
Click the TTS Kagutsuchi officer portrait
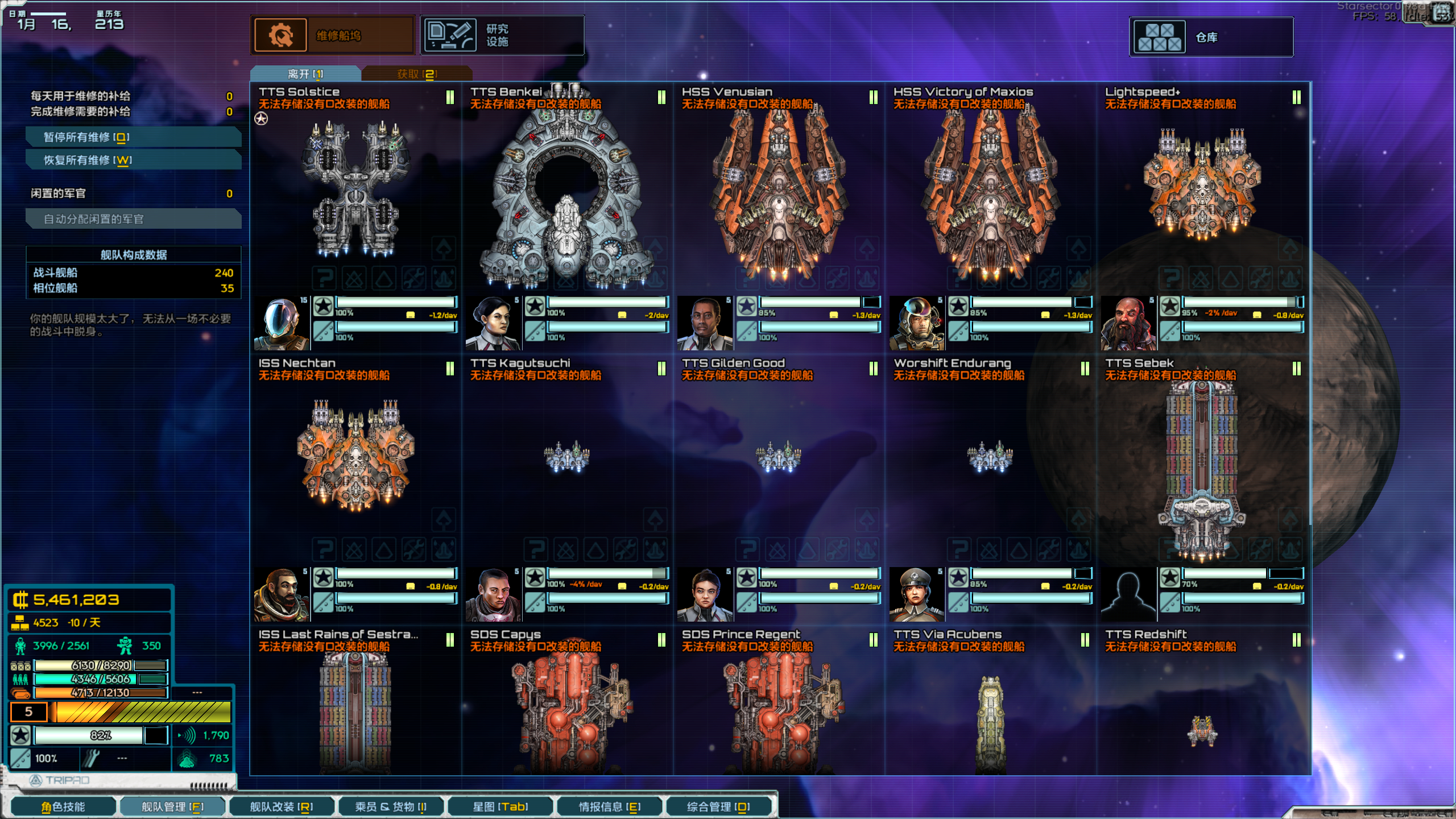click(493, 594)
